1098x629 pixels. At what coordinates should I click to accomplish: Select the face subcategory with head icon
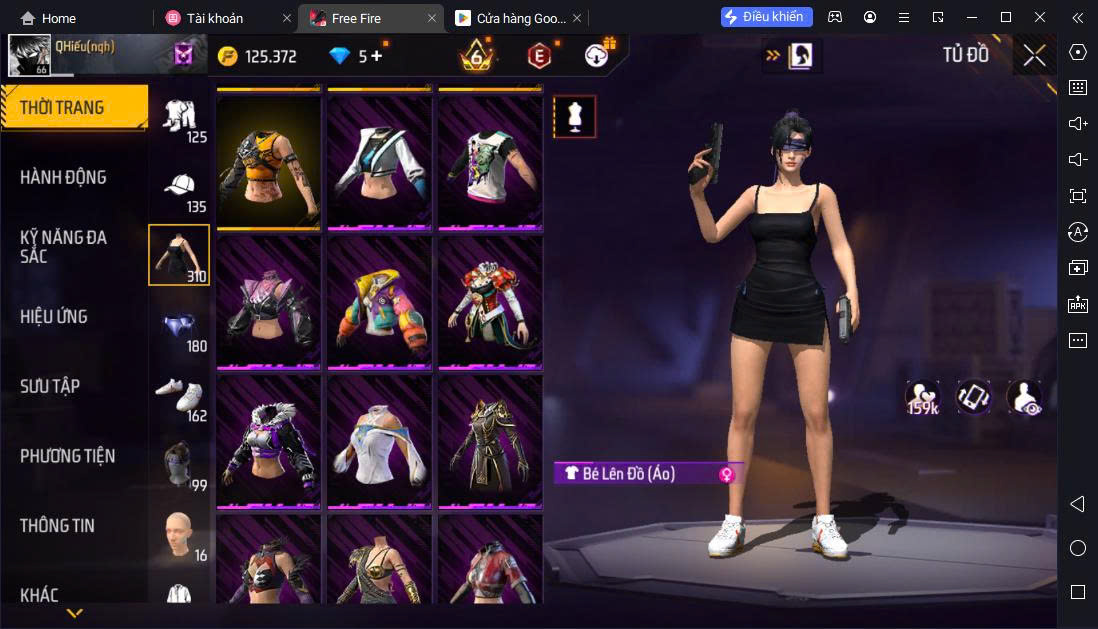tap(179, 535)
